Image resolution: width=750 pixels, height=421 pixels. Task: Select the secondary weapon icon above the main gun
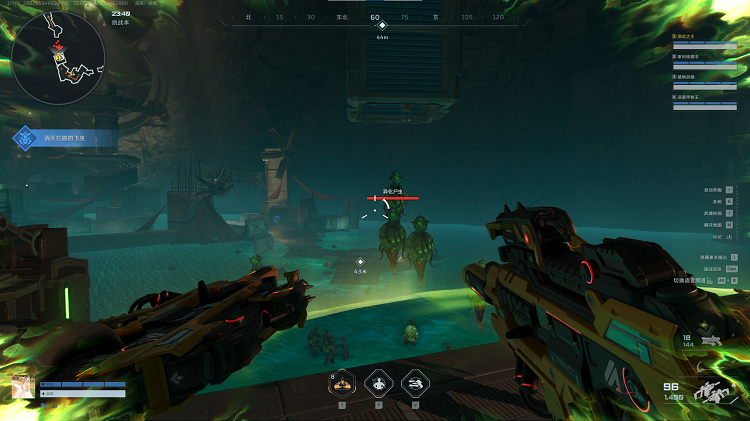pos(712,341)
